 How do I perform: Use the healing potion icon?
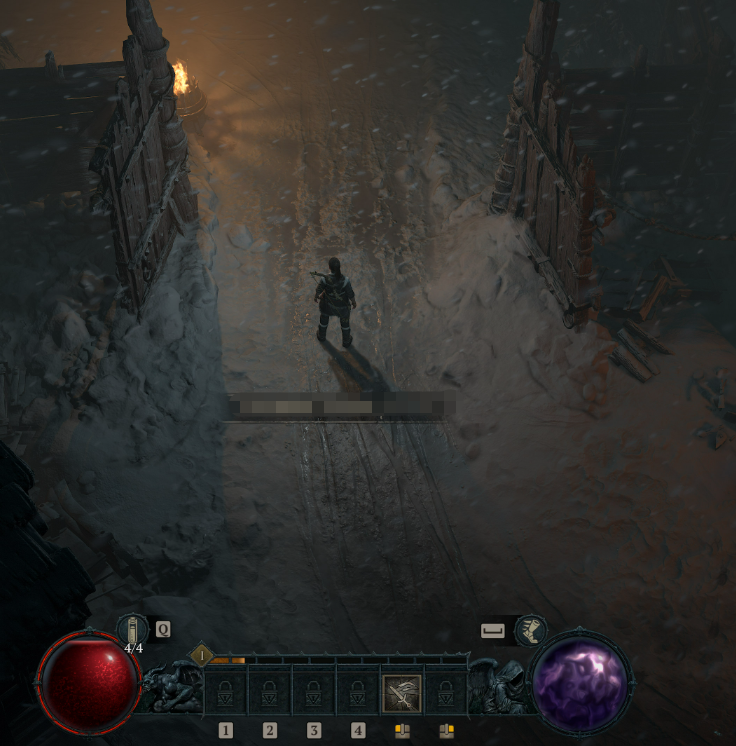tap(132, 629)
